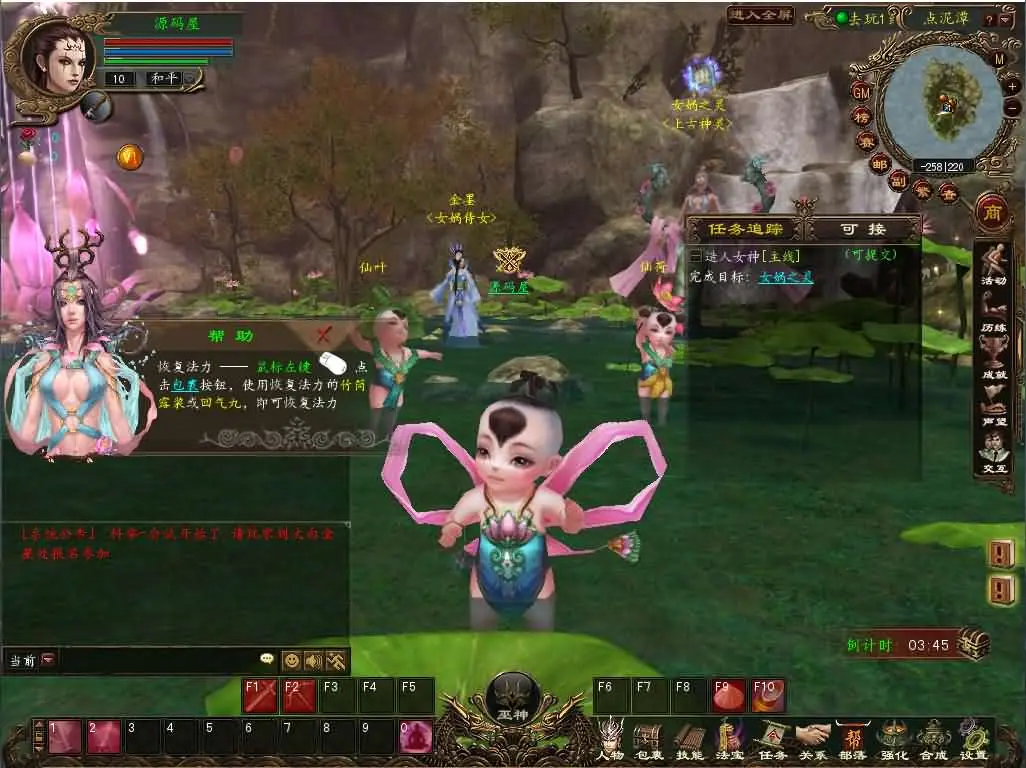The image size is (1026, 768).
Task: Open the world map with M button
Action: point(999,59)
